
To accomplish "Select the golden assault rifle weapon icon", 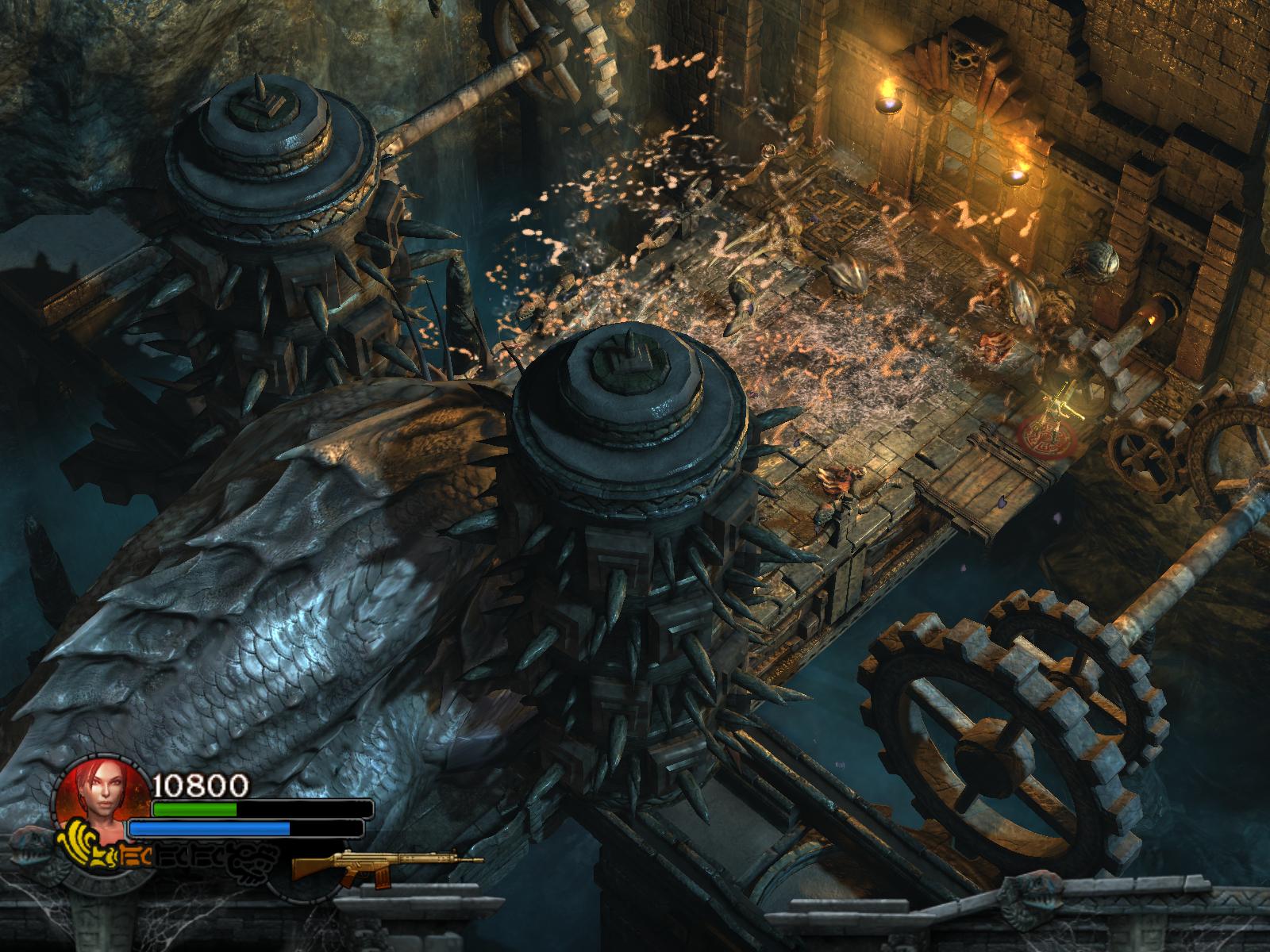I will click(x=386, y=864).
